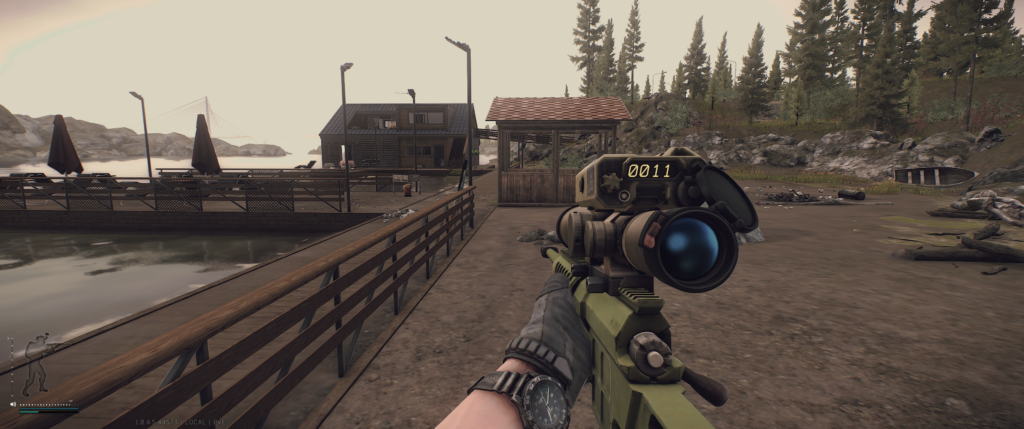Click the vertical stance height slider
1024x429 pixels.
coord(11,365)
